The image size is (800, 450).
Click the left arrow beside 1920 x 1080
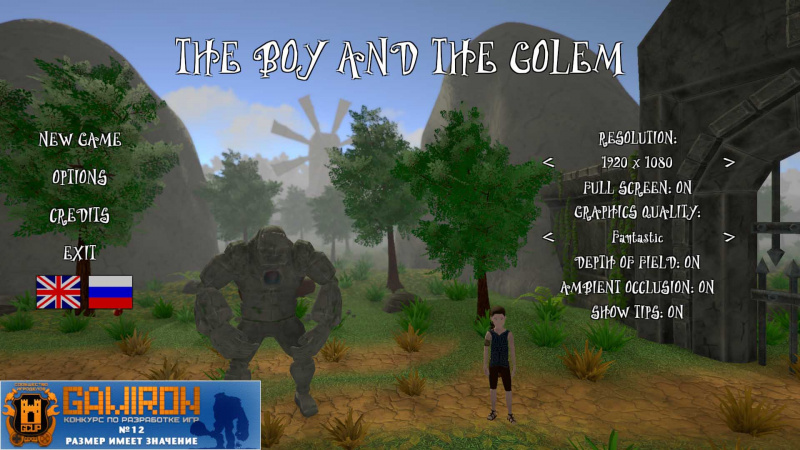(548, 162)
